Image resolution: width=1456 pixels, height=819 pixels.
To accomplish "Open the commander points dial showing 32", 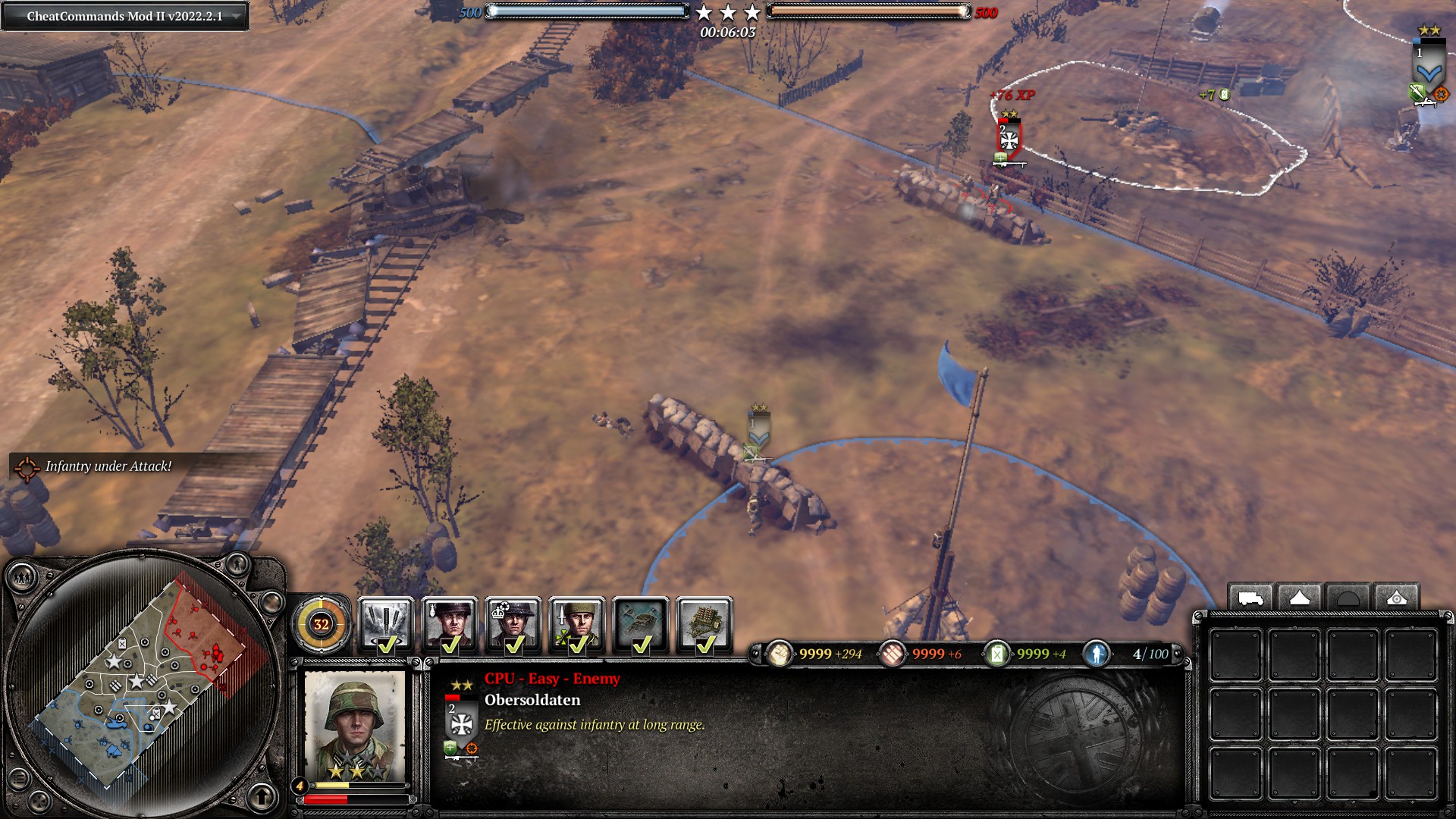I will (321, 624).
